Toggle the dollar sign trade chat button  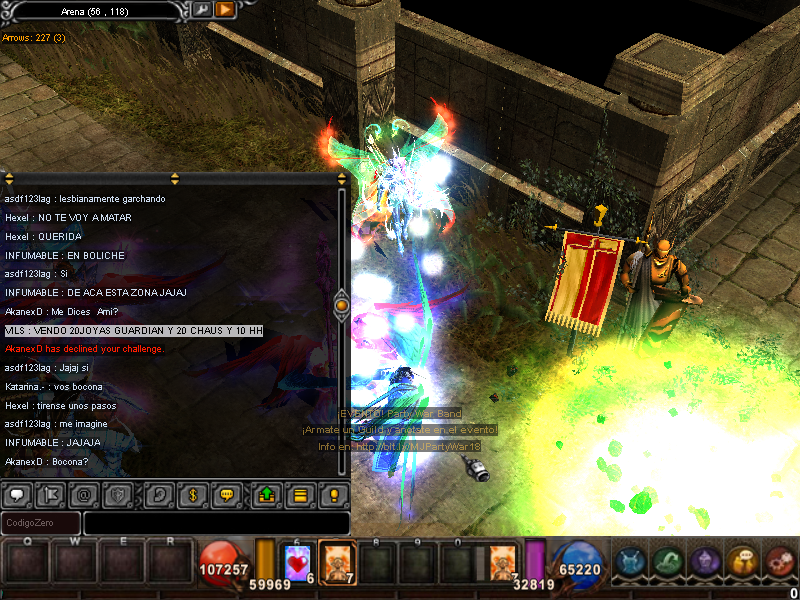[192, 494]
